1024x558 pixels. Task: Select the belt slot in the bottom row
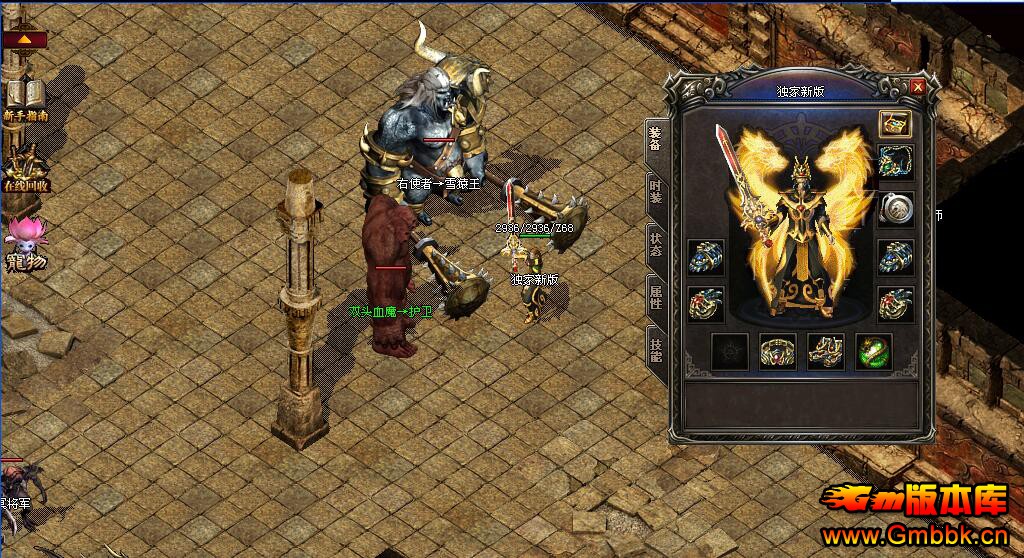click(778, 352)
